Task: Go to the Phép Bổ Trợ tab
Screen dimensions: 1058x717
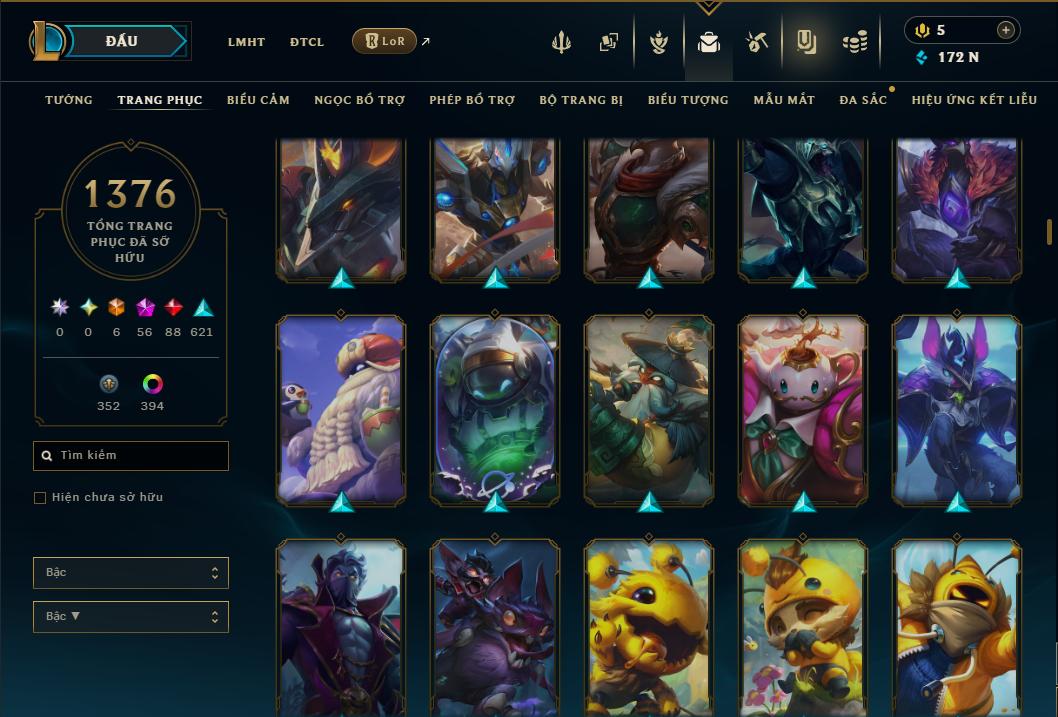Action: [x=472, y=100]
